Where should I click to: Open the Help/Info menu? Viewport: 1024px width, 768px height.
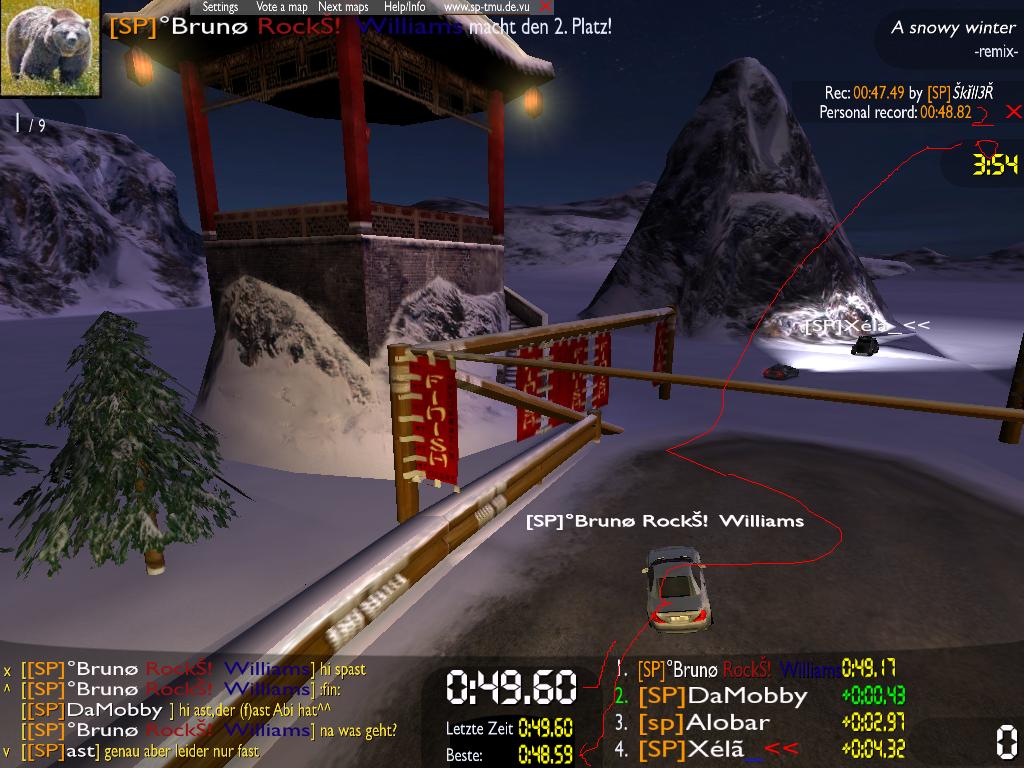(x=405, y=7)
